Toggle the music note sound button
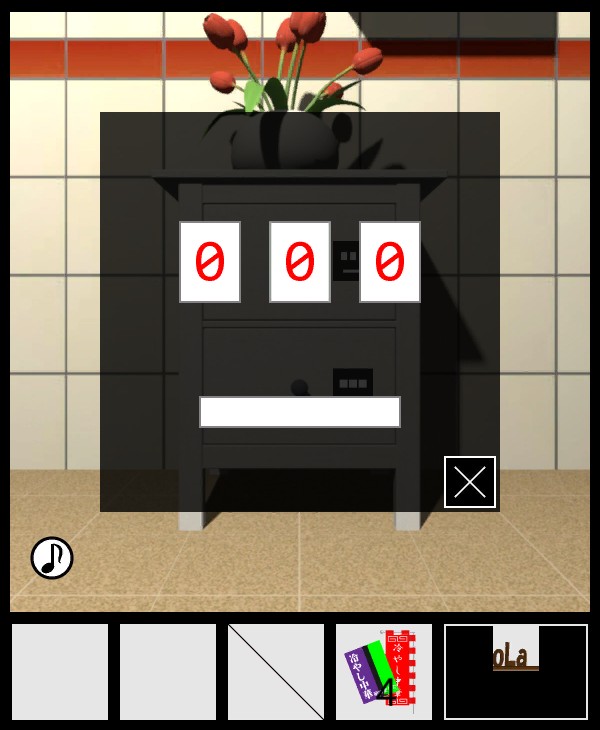 [x=52, y=558]
